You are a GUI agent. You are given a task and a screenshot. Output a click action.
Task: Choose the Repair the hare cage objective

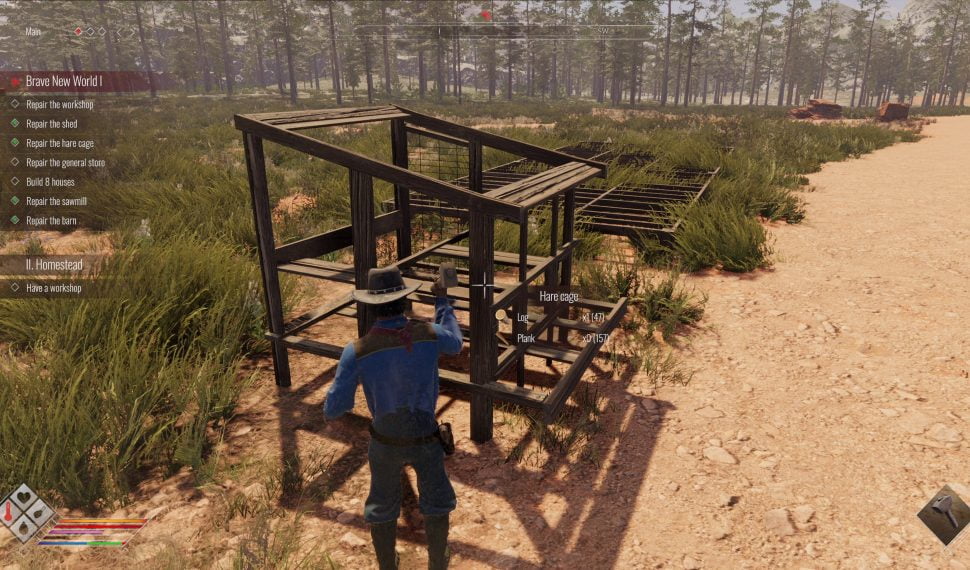pyautogui.click(x=60, y=143)
